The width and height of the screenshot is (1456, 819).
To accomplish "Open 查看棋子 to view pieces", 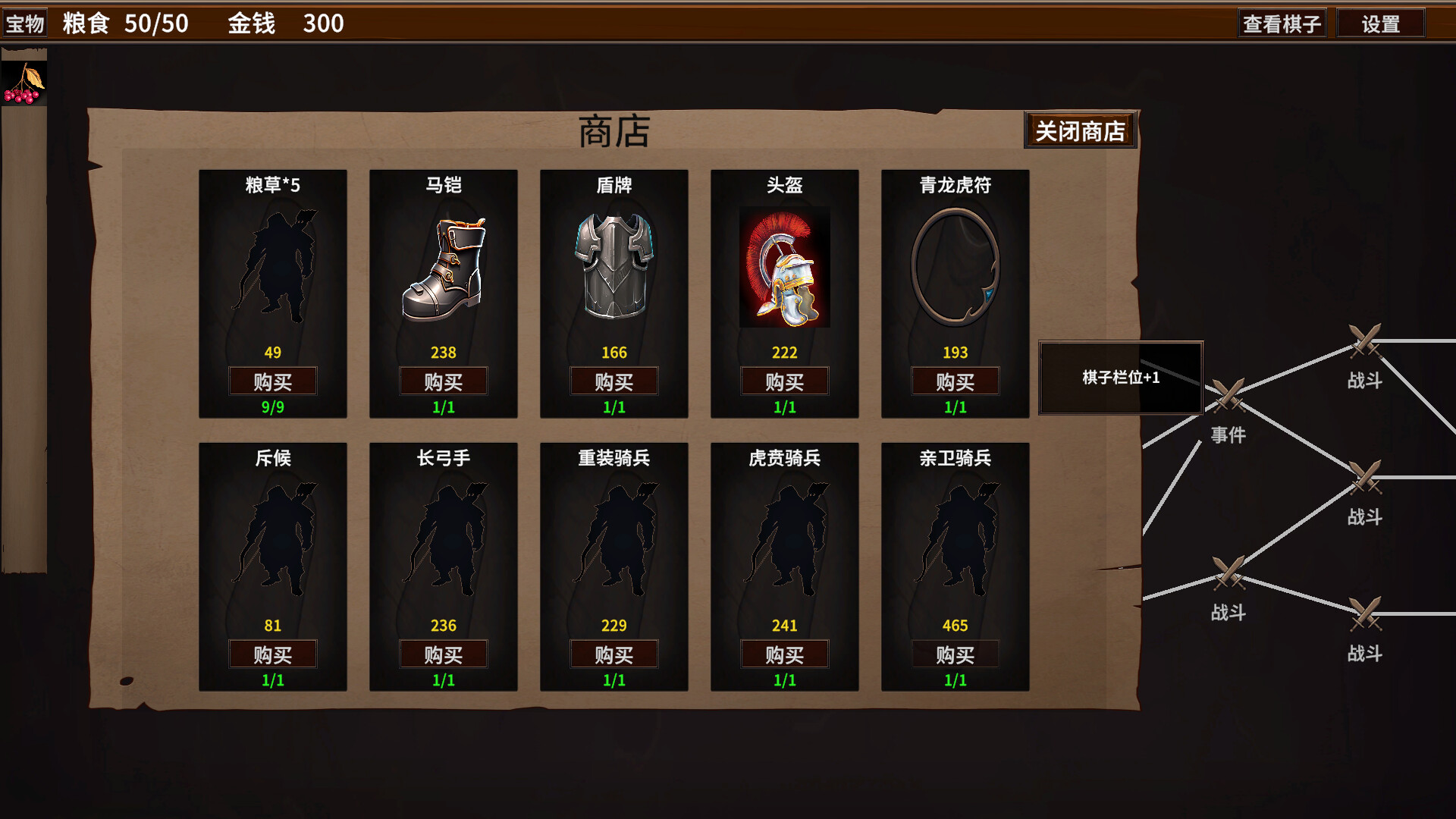I will [x=1283, y=22].
